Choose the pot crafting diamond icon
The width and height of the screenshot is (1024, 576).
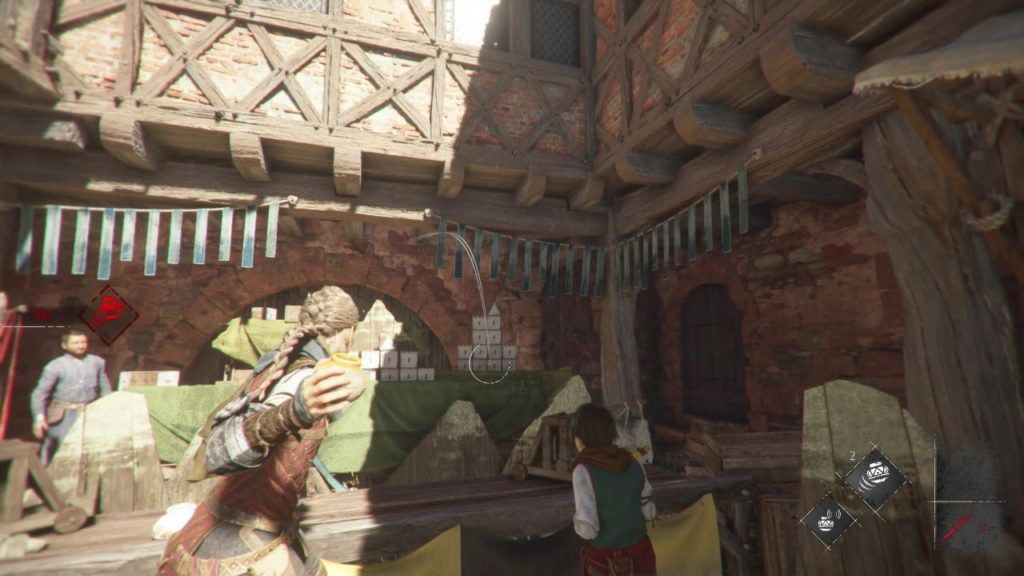click(828, 521)
